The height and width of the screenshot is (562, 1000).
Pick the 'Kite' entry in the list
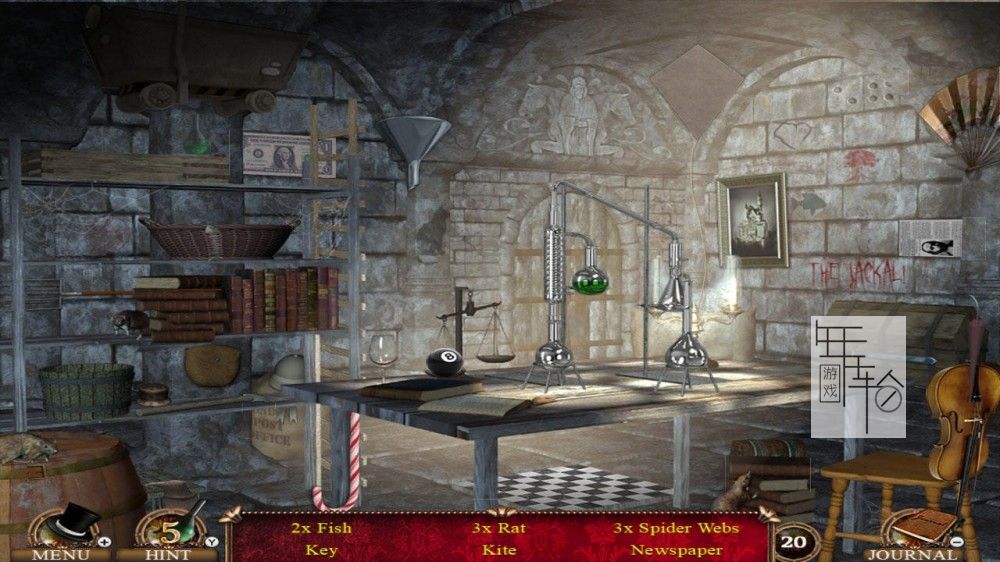tap(499, 550)
